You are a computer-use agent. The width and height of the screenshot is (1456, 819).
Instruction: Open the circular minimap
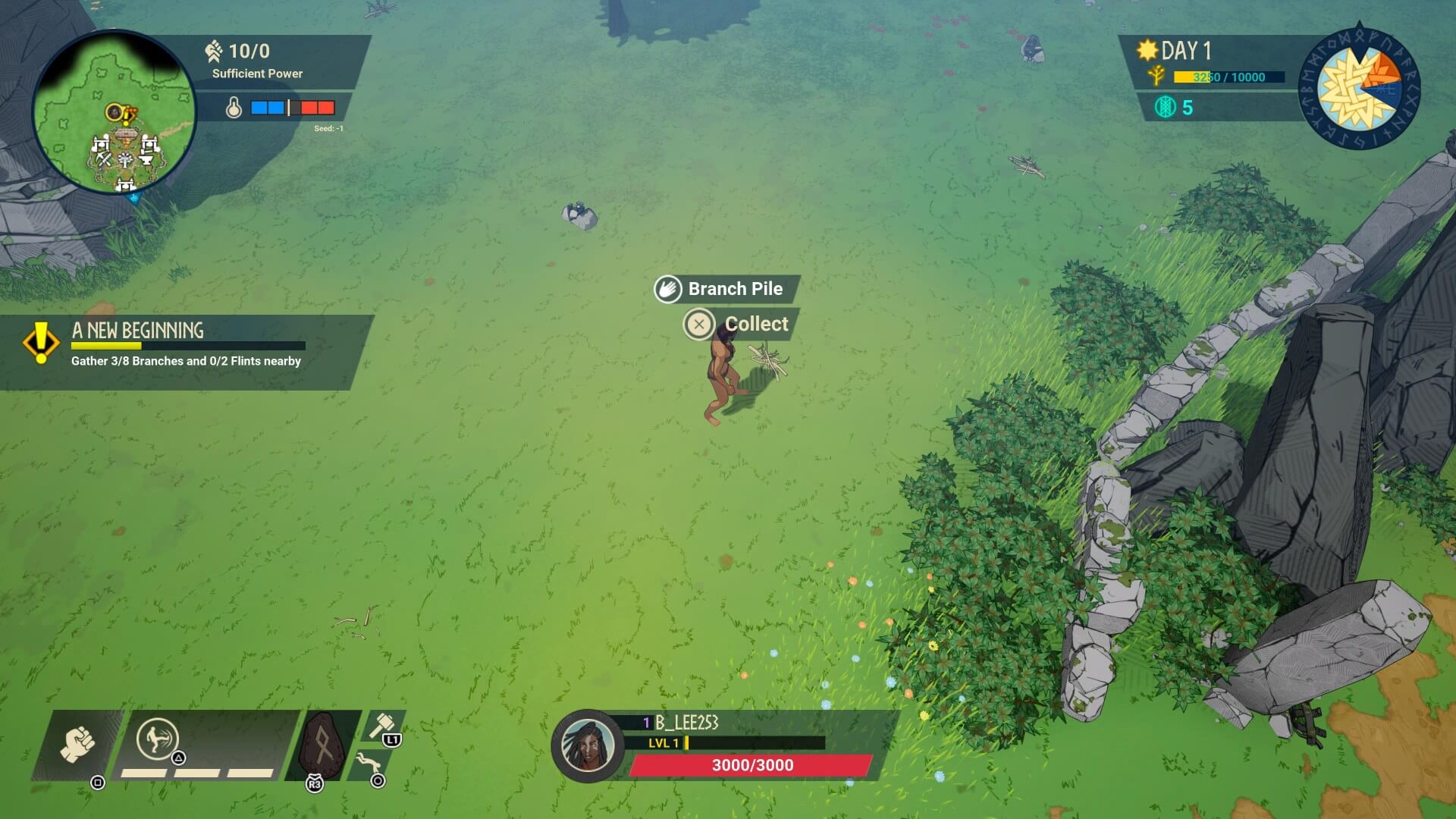point(114,112)
